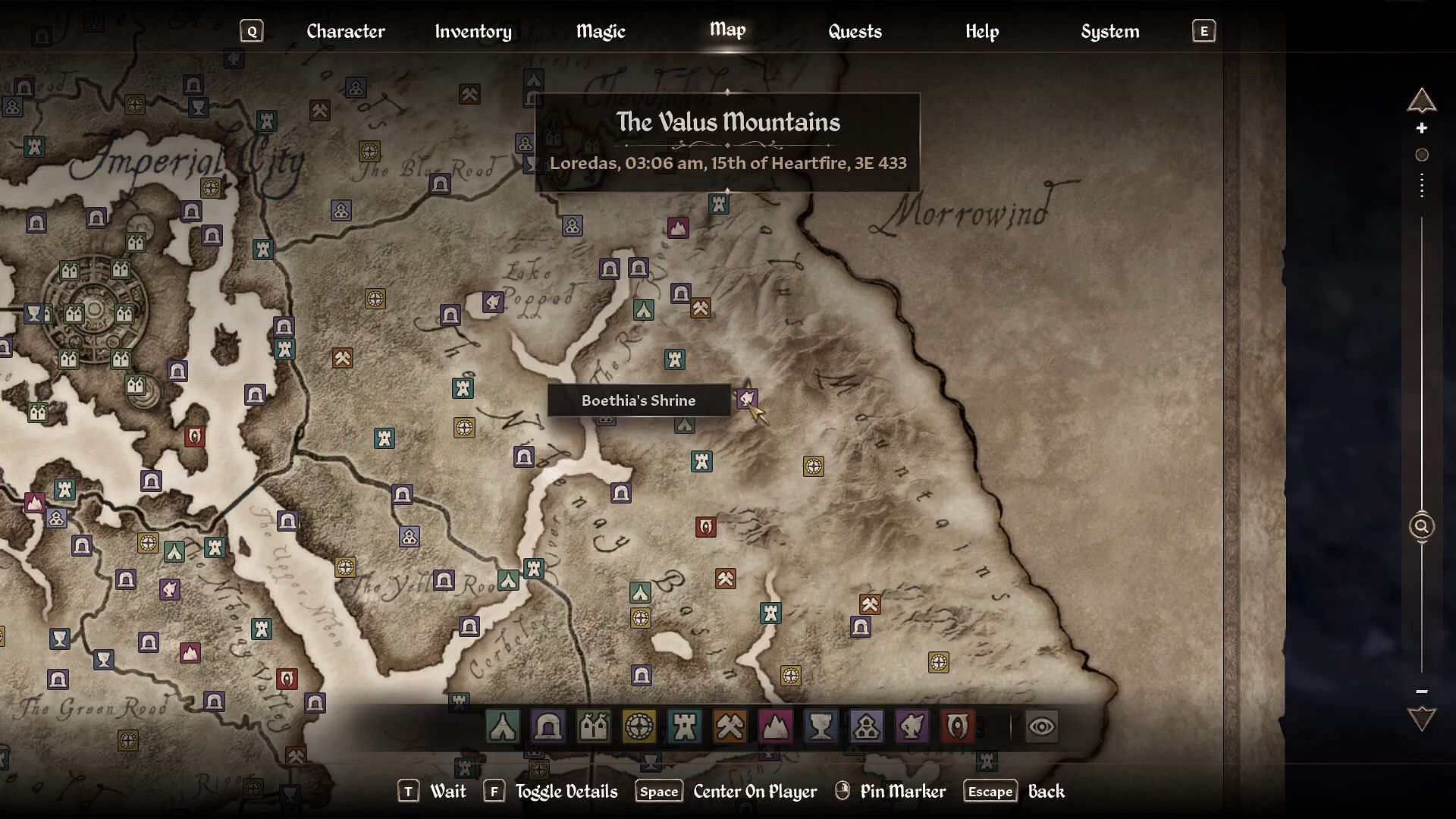Switch to the Inventory tab
The width and height of the screenshot is (1456, 819).
473,31
